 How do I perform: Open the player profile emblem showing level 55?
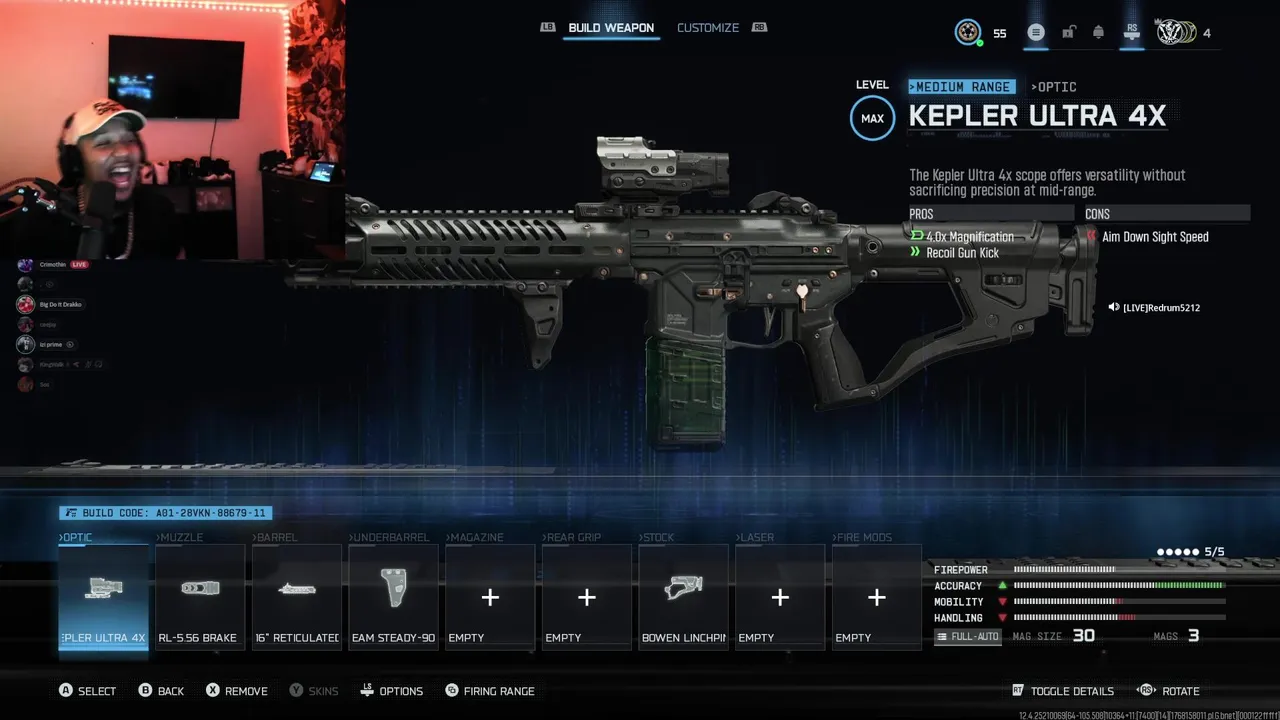pos(968,33)
